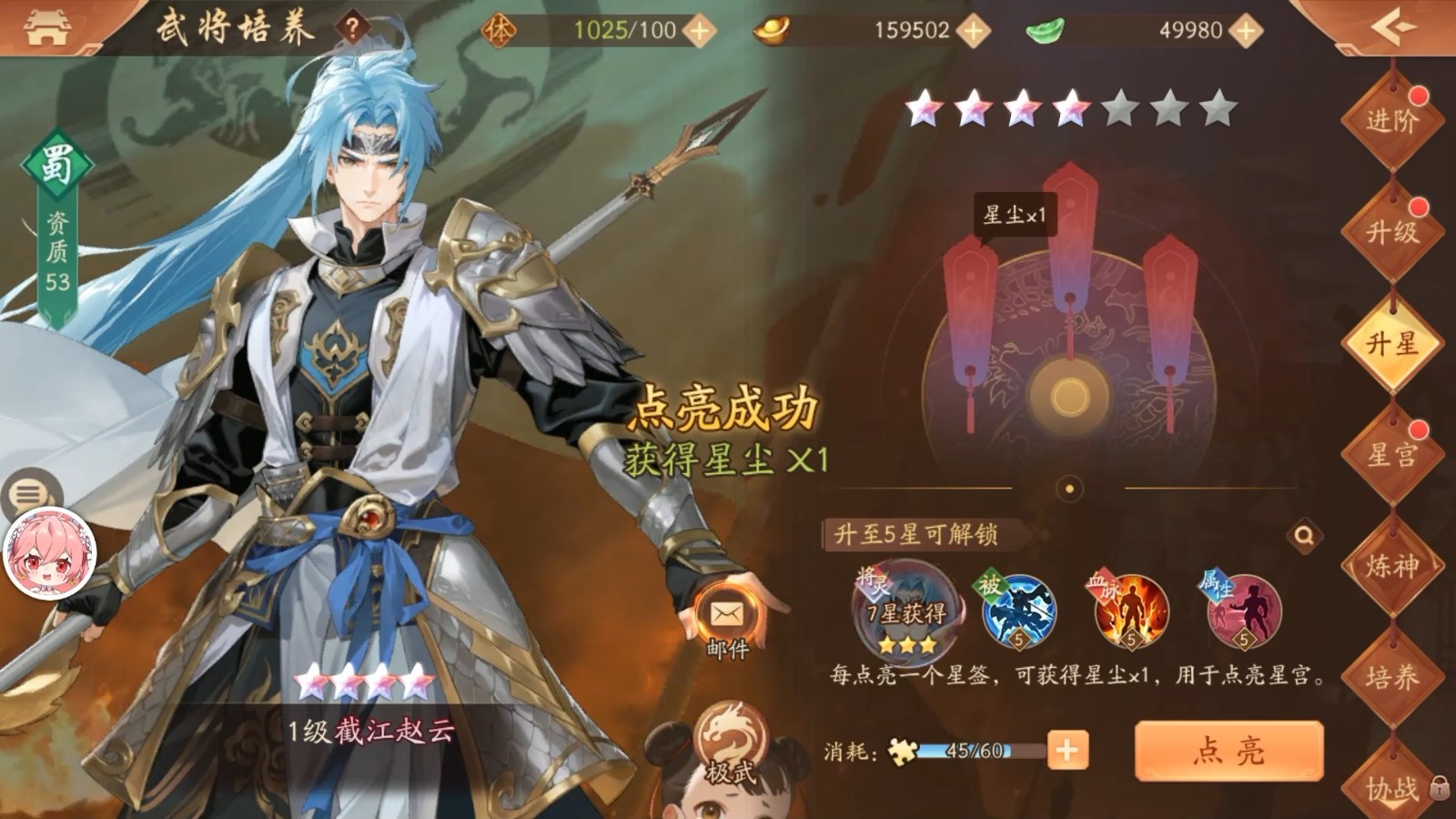
Task: Open the help question mark
Action: [x=353, y=29]
